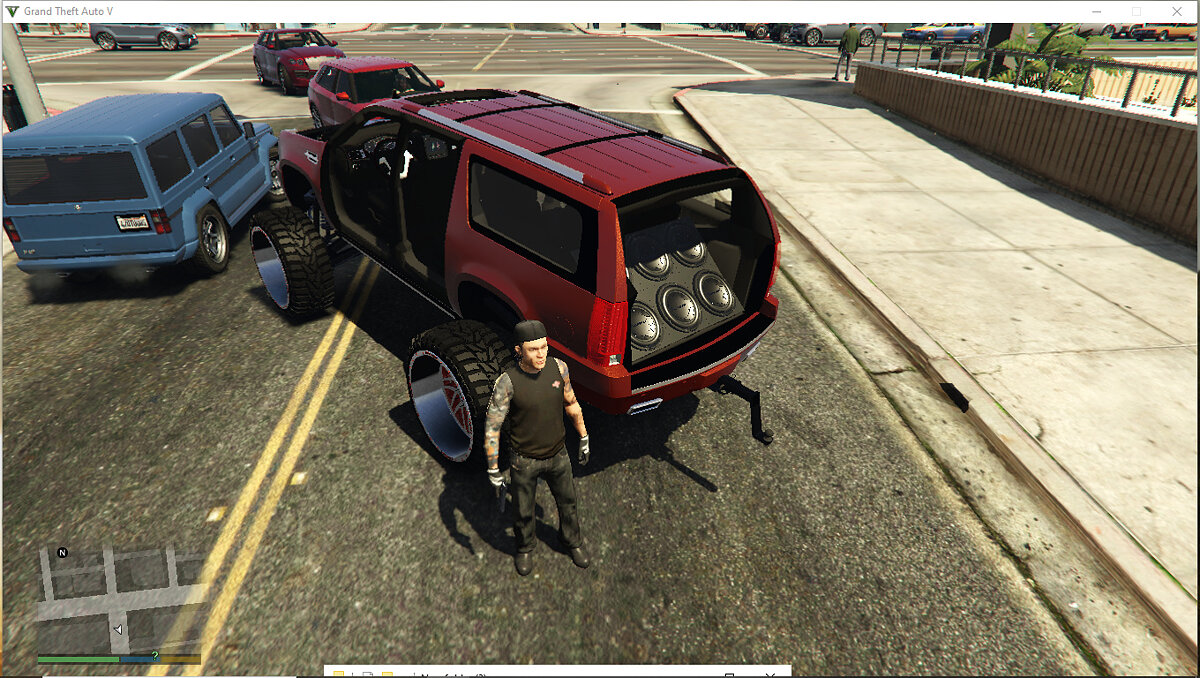Click the green question mark blip
This screenshot has width=1200, height=678.
click(x=154, y=655)
